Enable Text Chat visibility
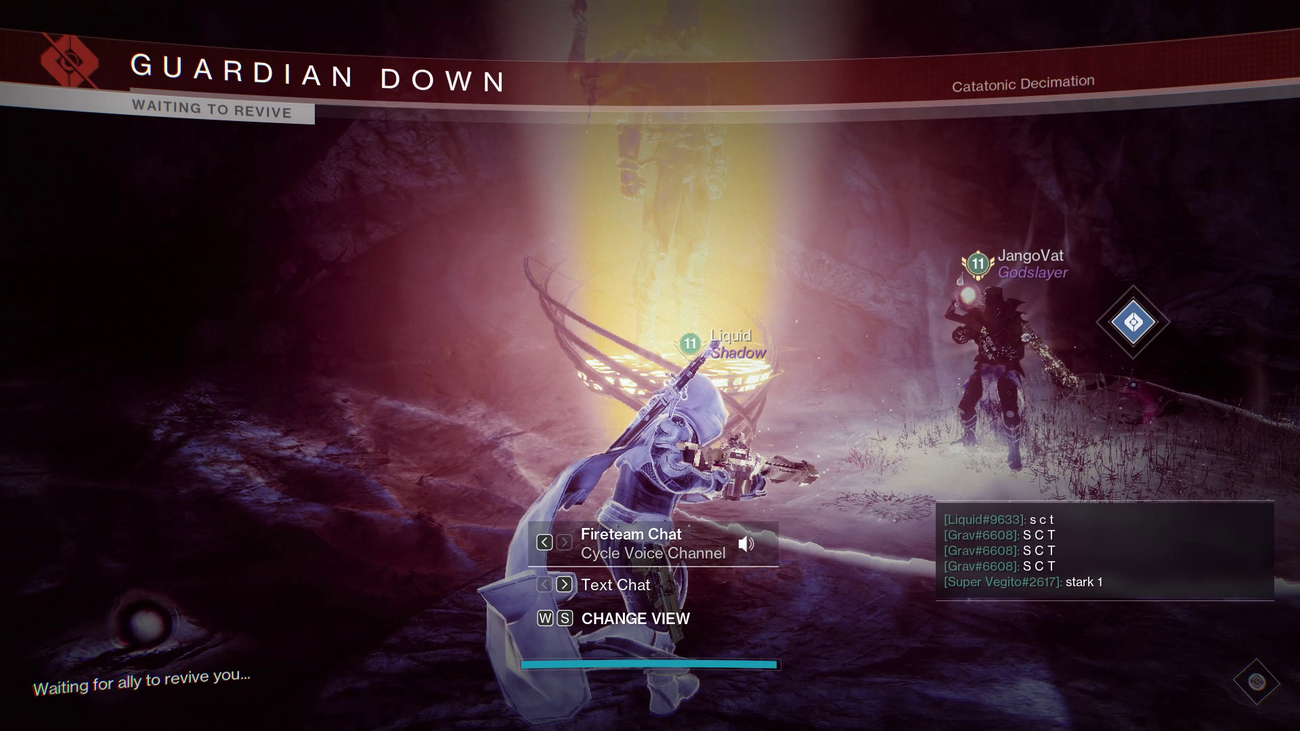Screen dimensions: 1300x731 coord(618,585)
